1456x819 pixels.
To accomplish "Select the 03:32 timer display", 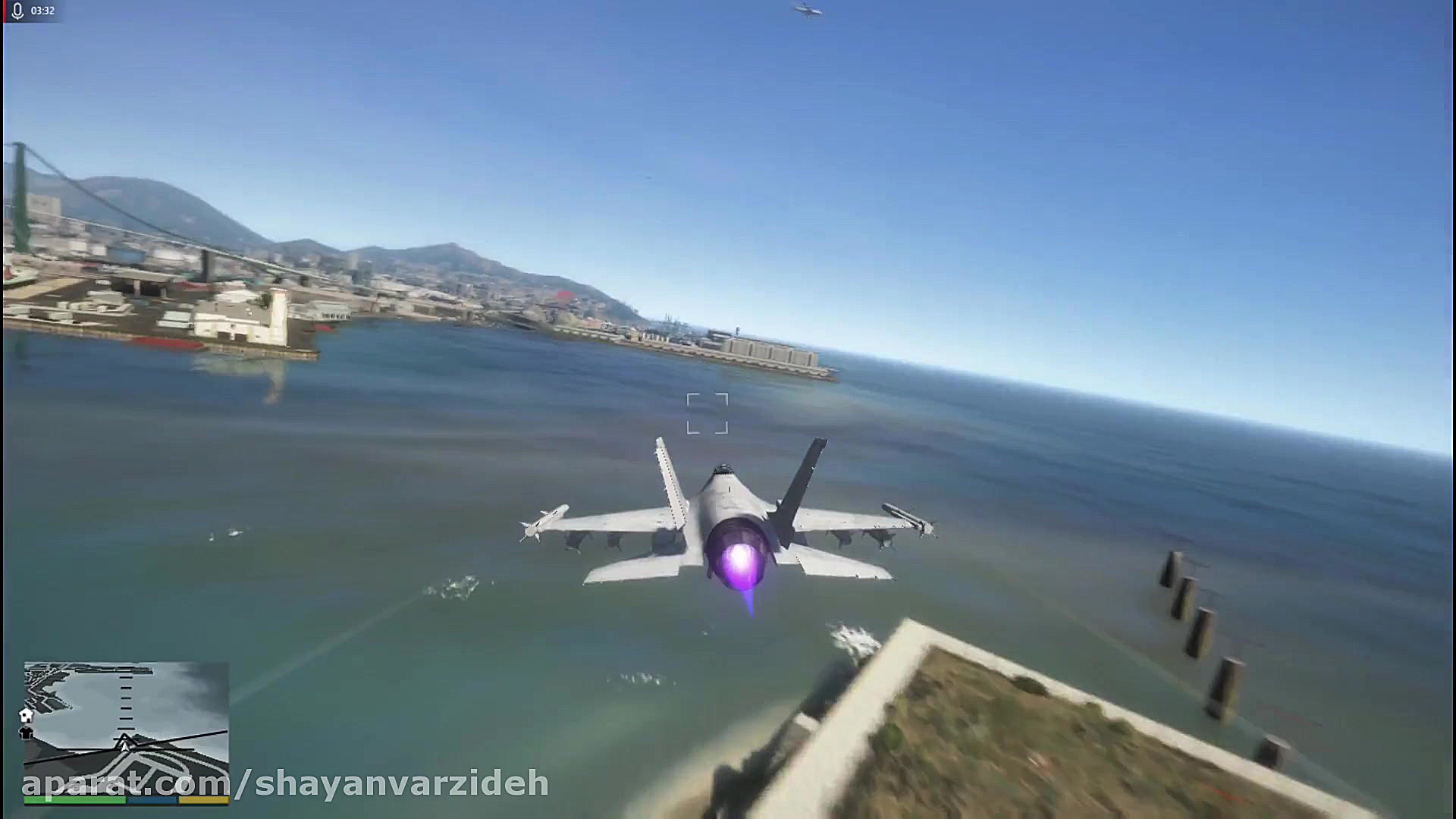I will (42, 11).
